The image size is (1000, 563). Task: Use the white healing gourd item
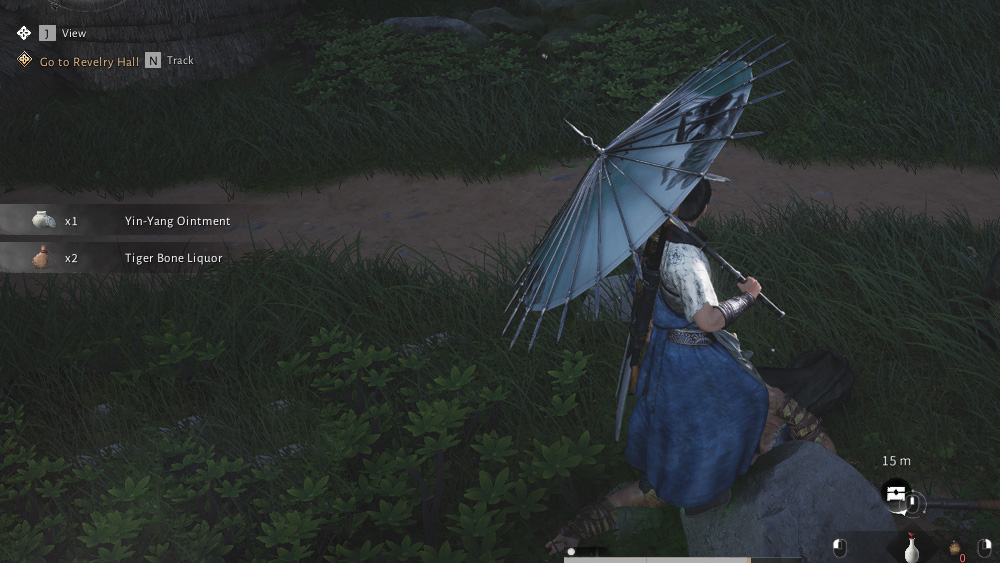(911, 548)
